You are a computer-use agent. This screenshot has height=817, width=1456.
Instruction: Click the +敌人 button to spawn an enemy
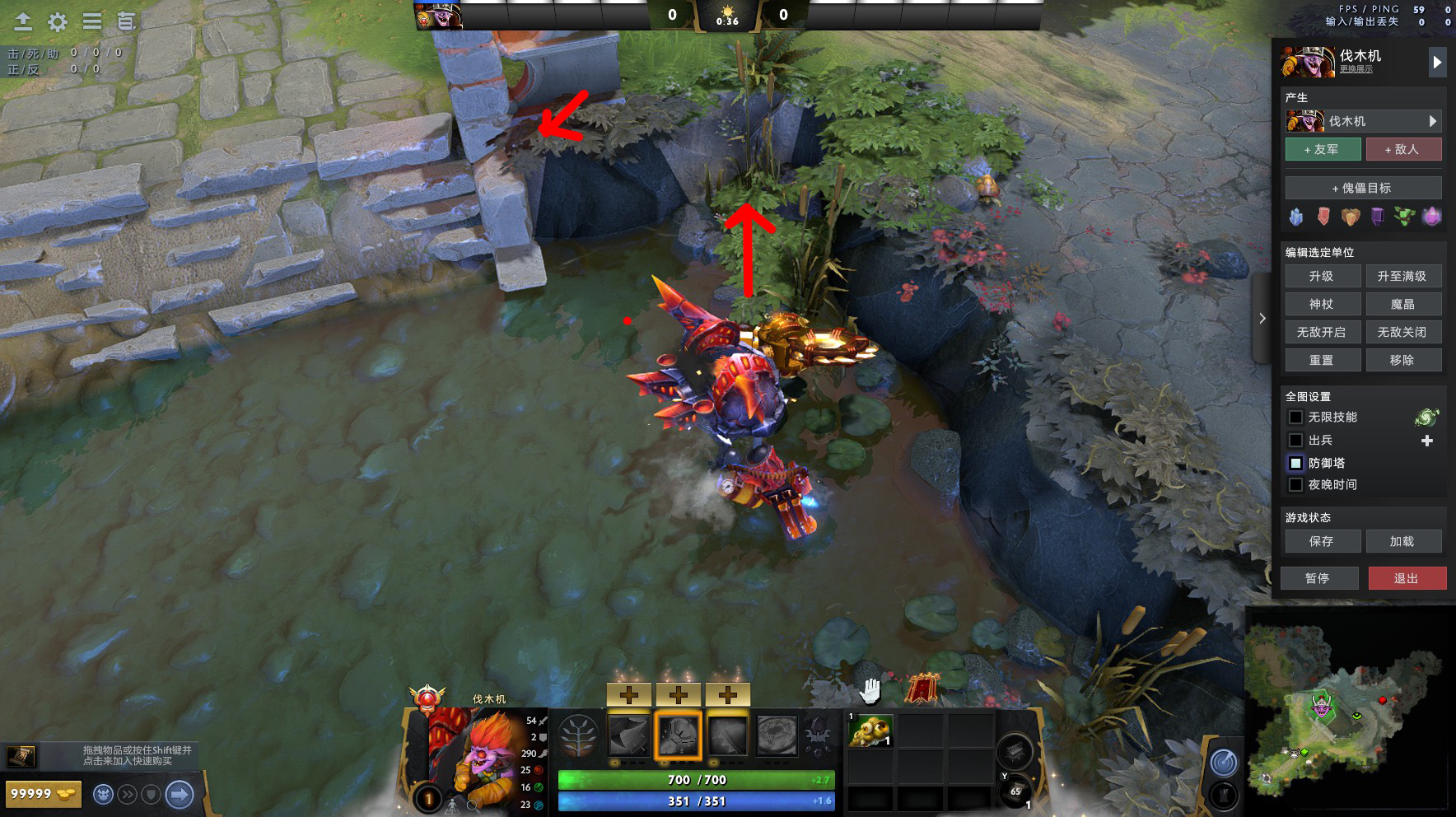click(1404, 149)
